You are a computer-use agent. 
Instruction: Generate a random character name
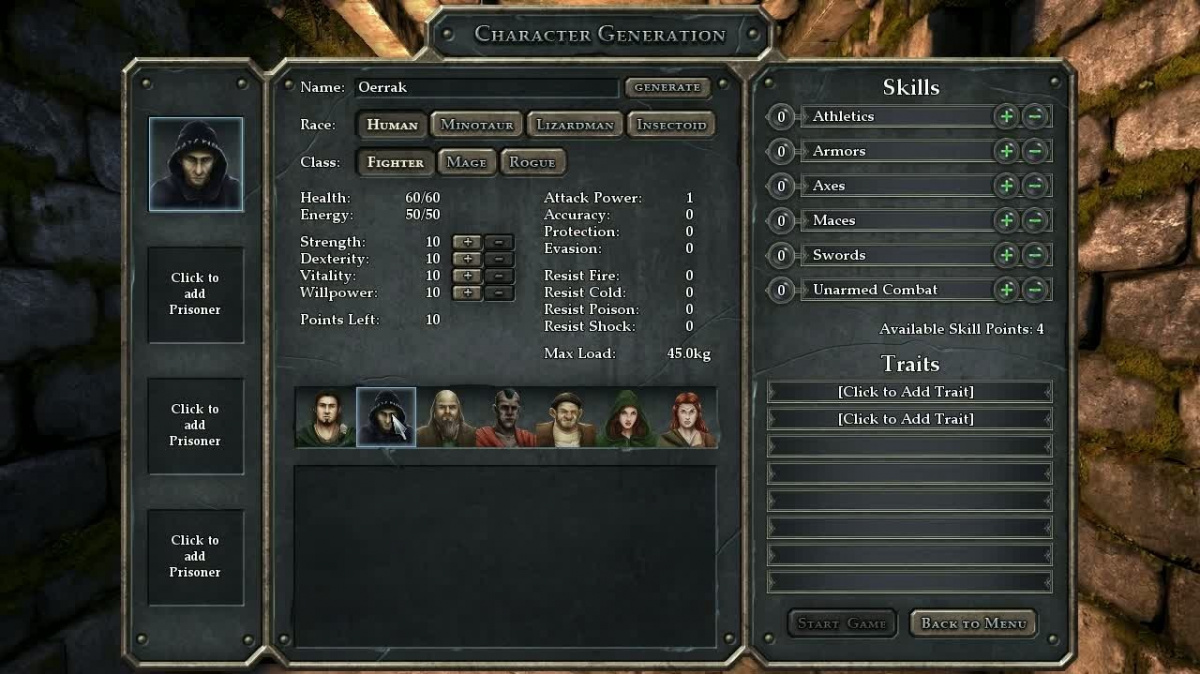pos(667,88)
